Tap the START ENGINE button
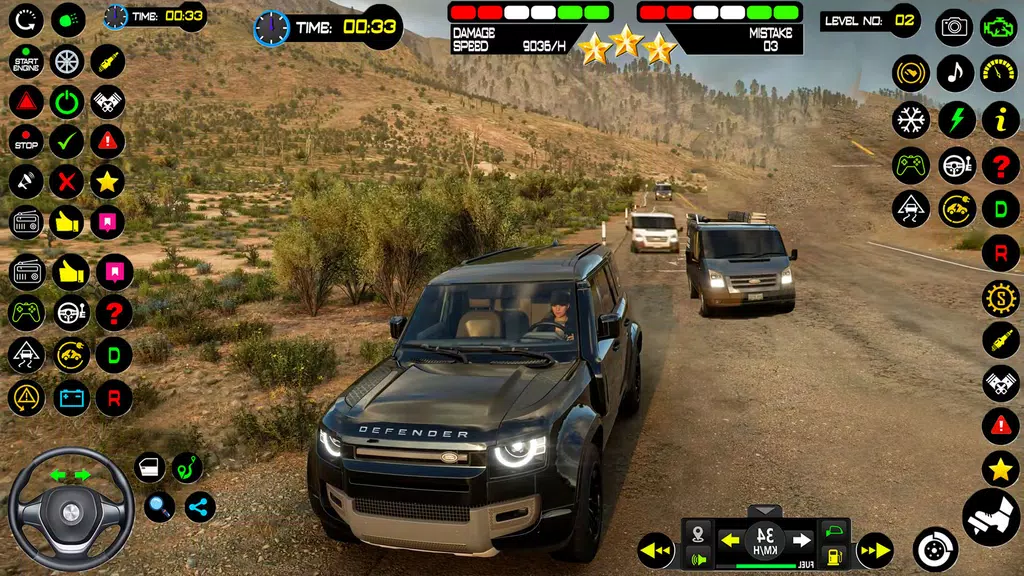The image size is (1024, 576). point(26,62)
